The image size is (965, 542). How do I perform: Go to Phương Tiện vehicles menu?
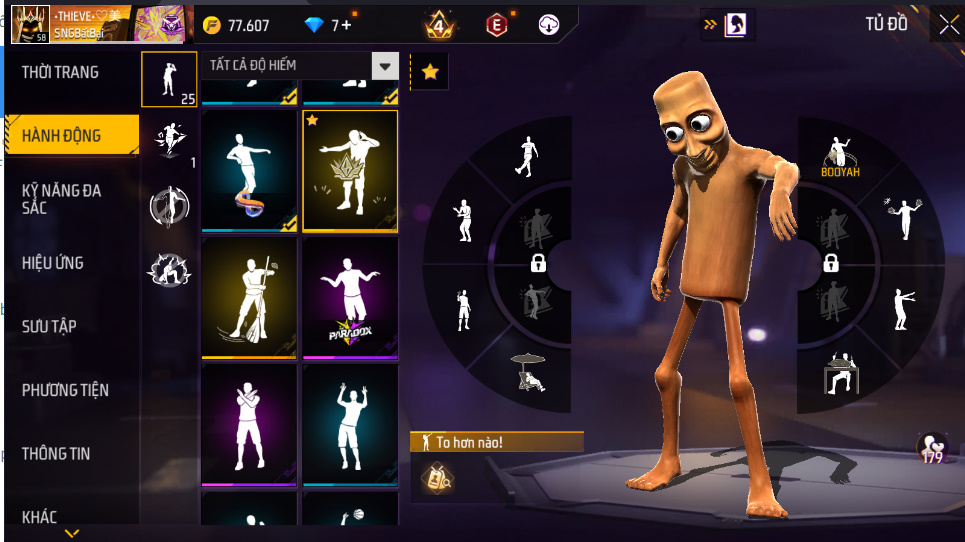pos(66,390)
